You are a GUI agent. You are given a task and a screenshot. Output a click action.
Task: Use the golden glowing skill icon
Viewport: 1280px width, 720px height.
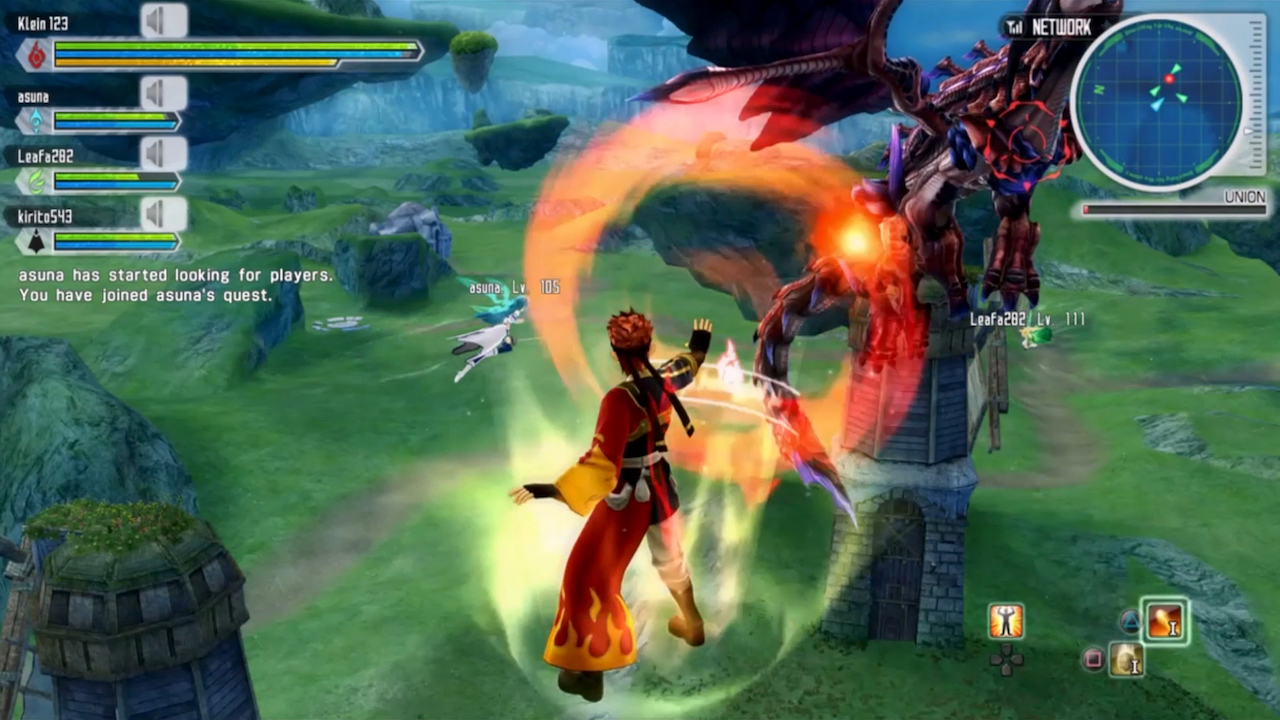pos(1126,659)
